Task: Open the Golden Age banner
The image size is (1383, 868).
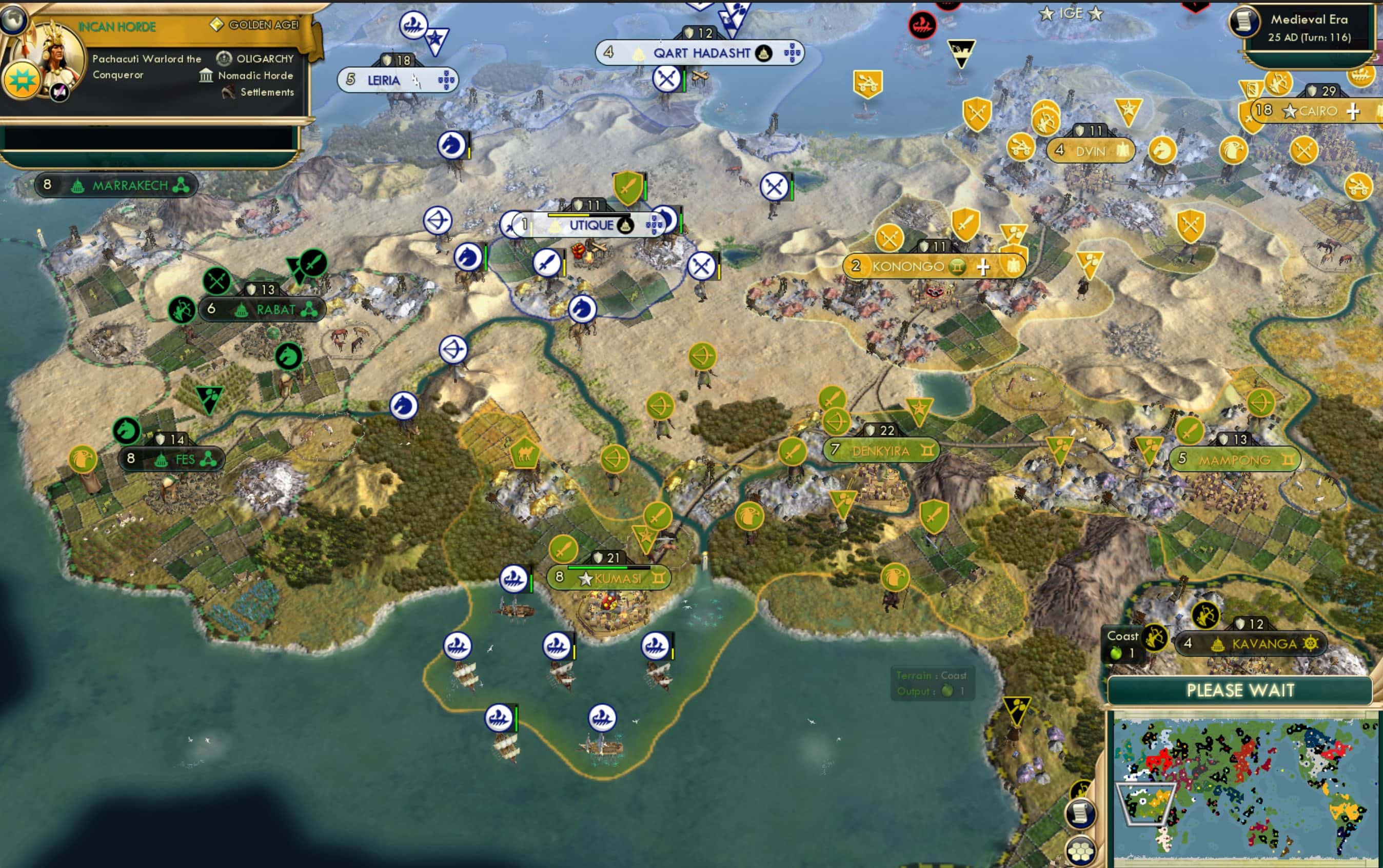Action: [x=261, y=25]
